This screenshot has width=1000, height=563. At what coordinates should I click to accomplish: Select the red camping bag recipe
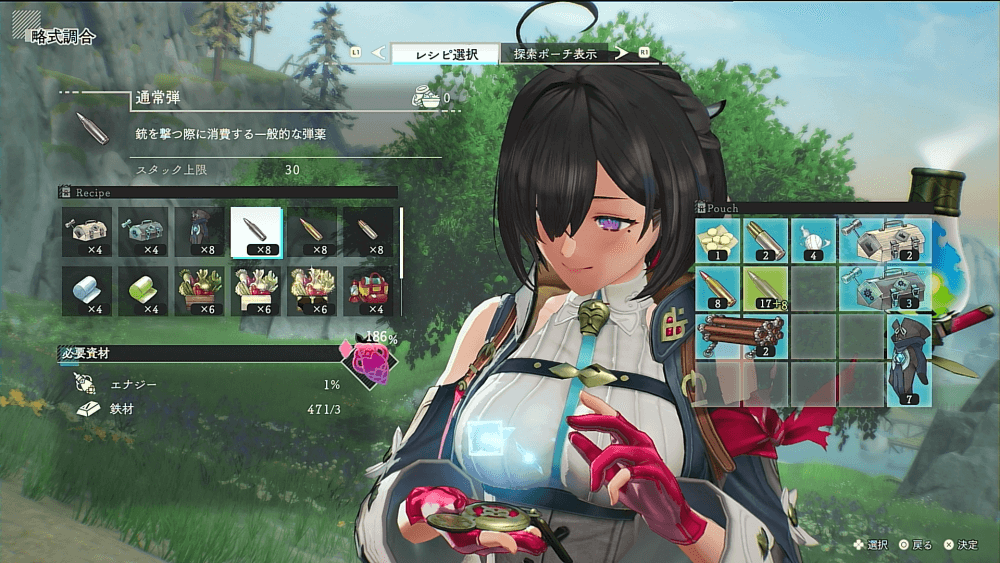(368, 291)
